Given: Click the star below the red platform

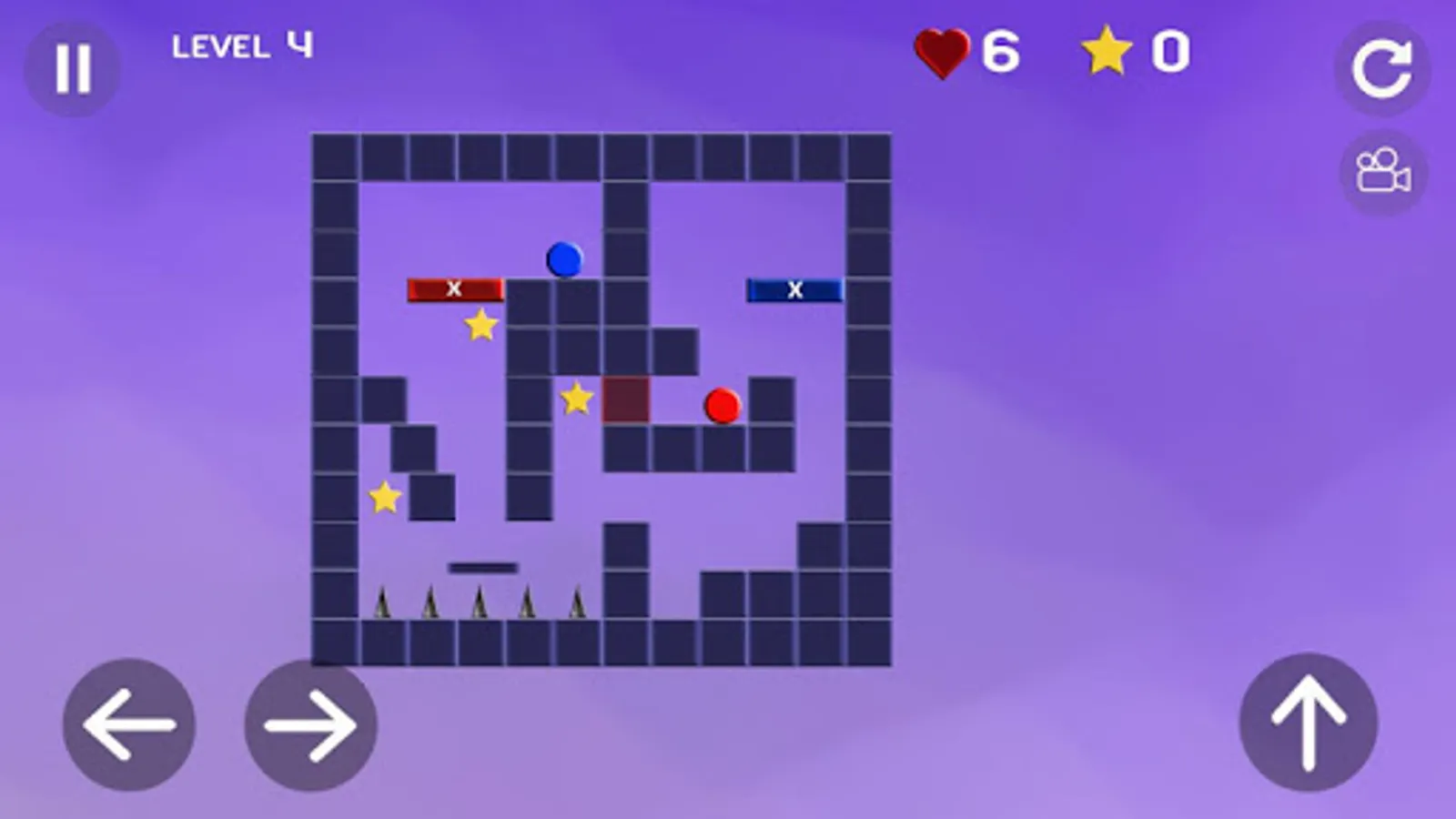Looking at the screenshot, I should click(480, 326).
